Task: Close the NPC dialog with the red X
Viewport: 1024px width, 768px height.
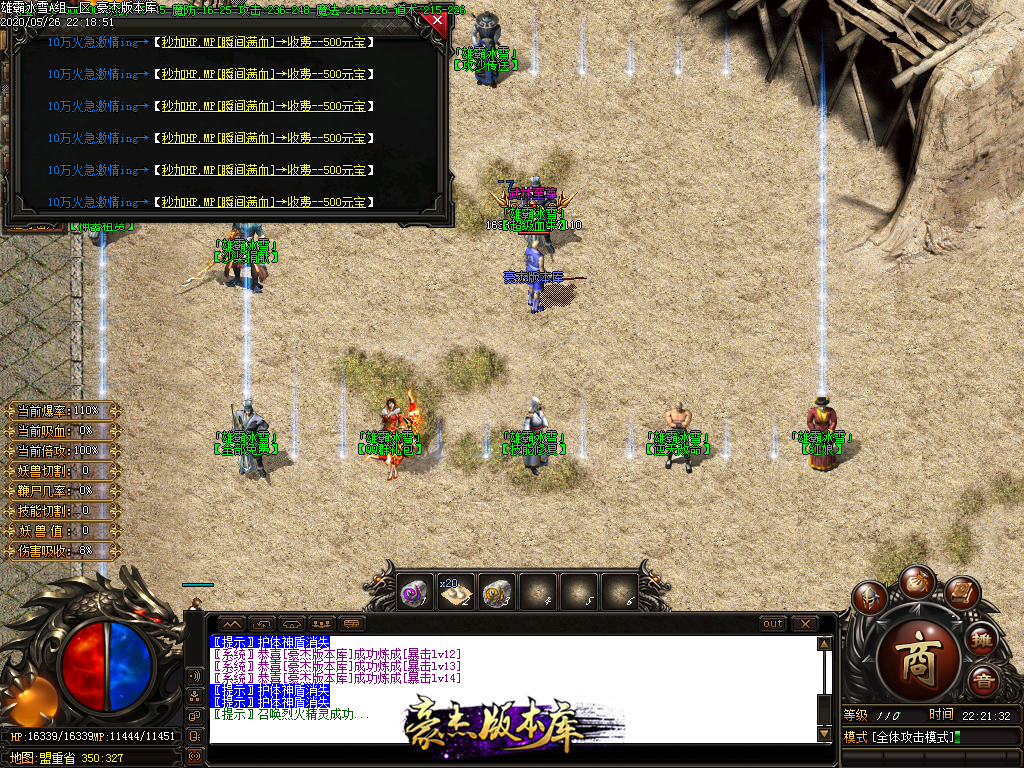Action: (x=434, y=21)
